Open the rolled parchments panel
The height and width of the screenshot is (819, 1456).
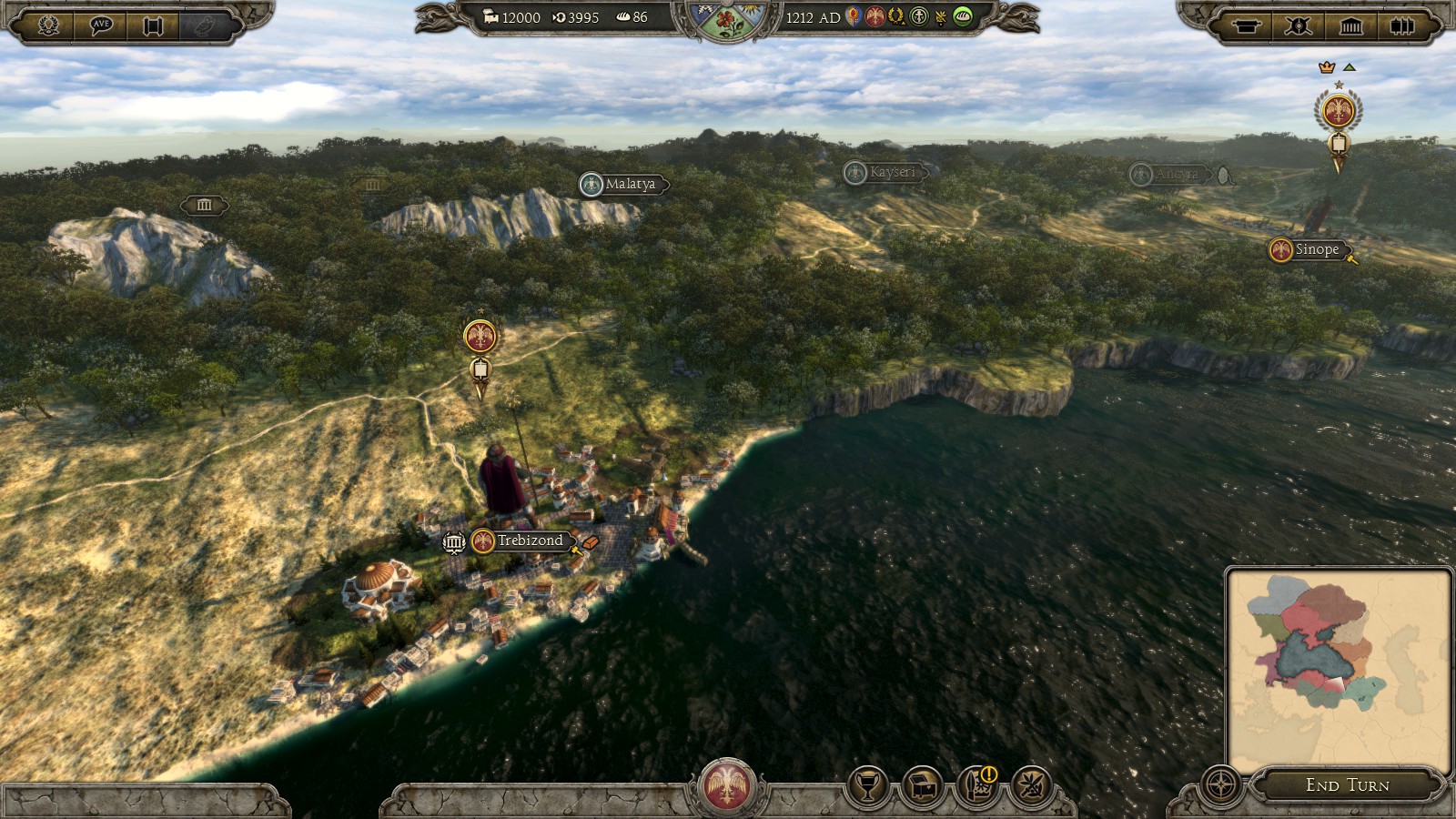tap(1402, 25)
